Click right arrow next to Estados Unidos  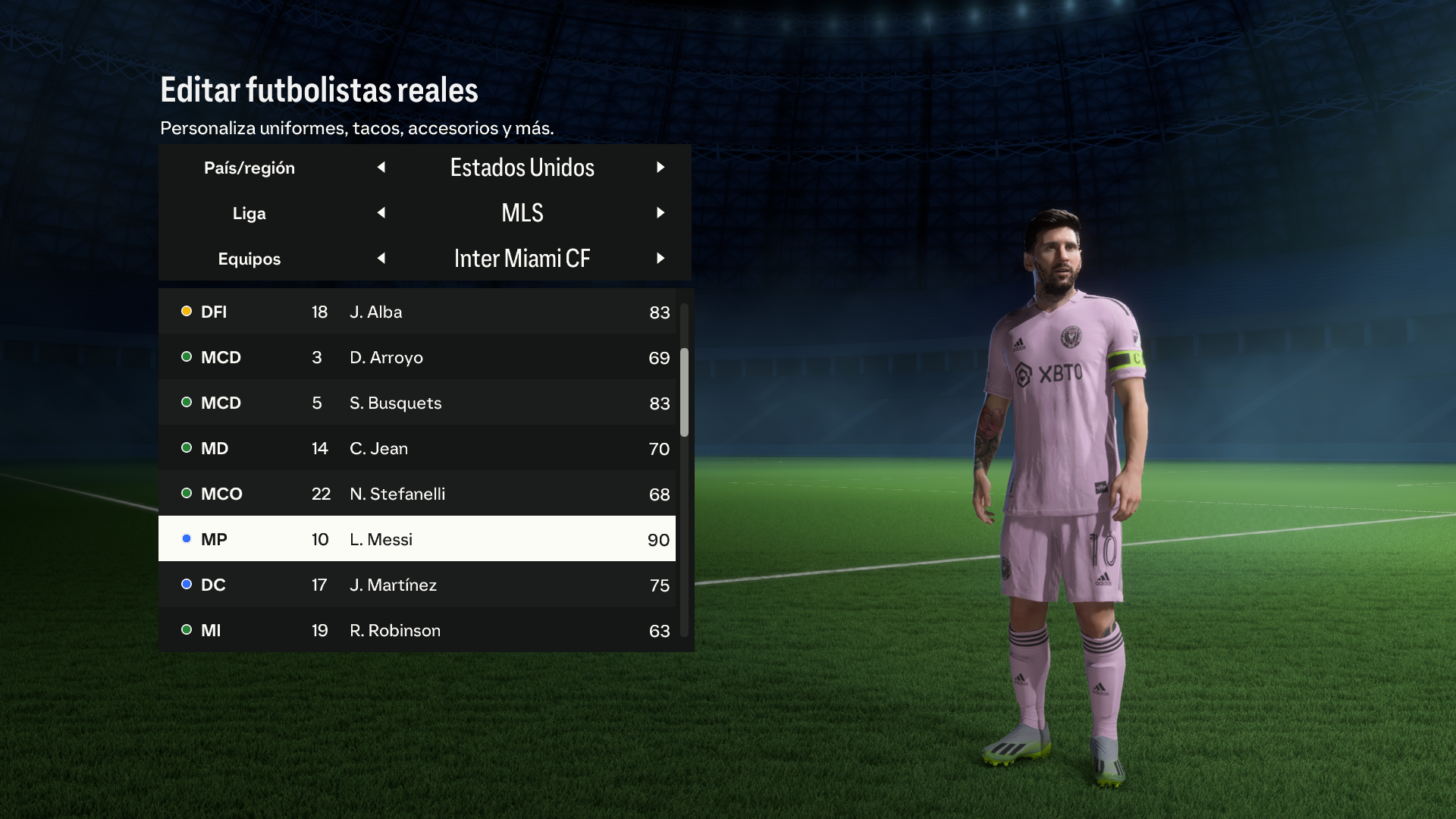(x=661, y=168)
